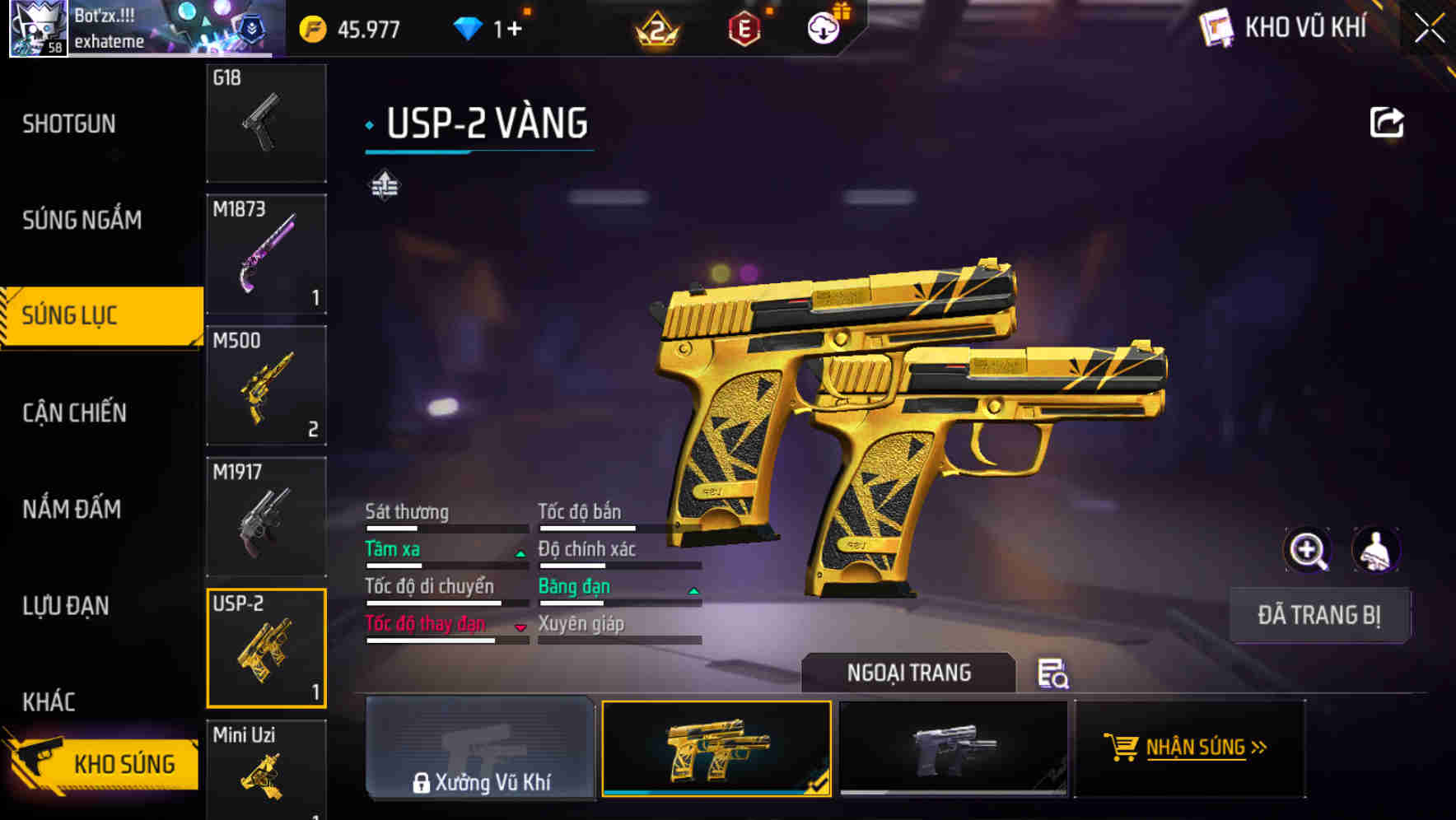1456x820 pixels.
Task: Switch to the NGOẠI TRANG tab
Action: tap(908, 673)
